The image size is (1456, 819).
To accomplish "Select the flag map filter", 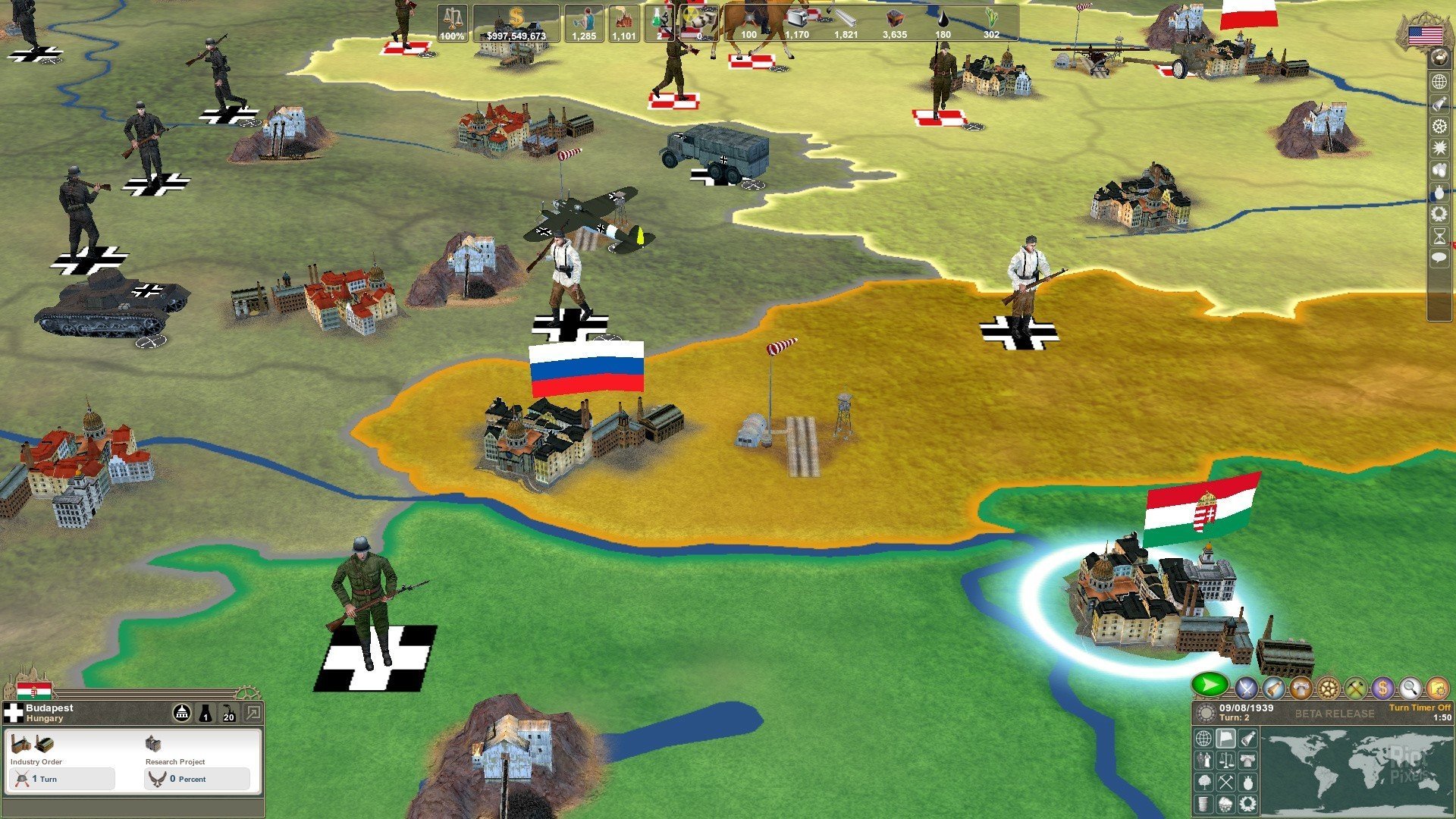I will (1225, 738).
